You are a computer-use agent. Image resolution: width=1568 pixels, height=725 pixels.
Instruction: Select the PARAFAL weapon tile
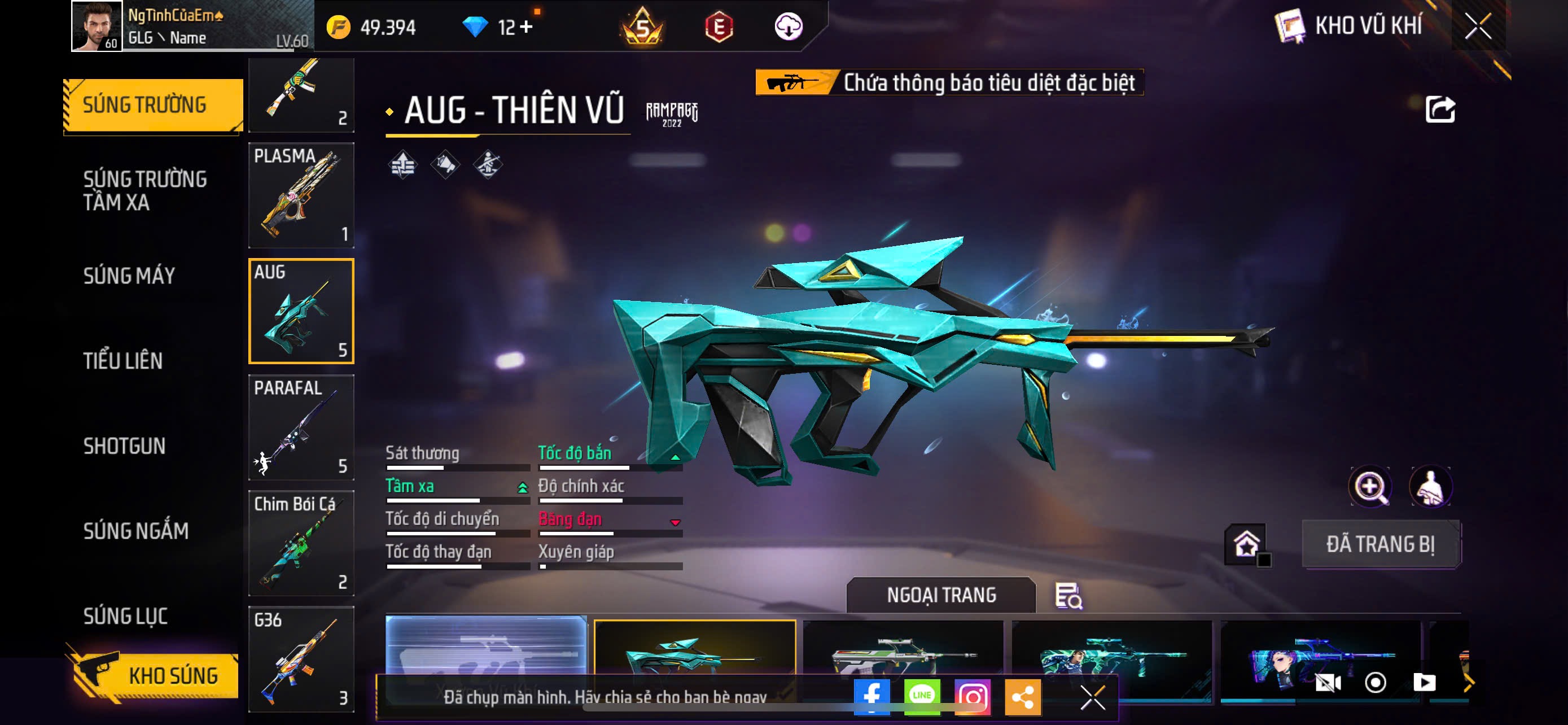pyautogui.click(x=301, y=427)
